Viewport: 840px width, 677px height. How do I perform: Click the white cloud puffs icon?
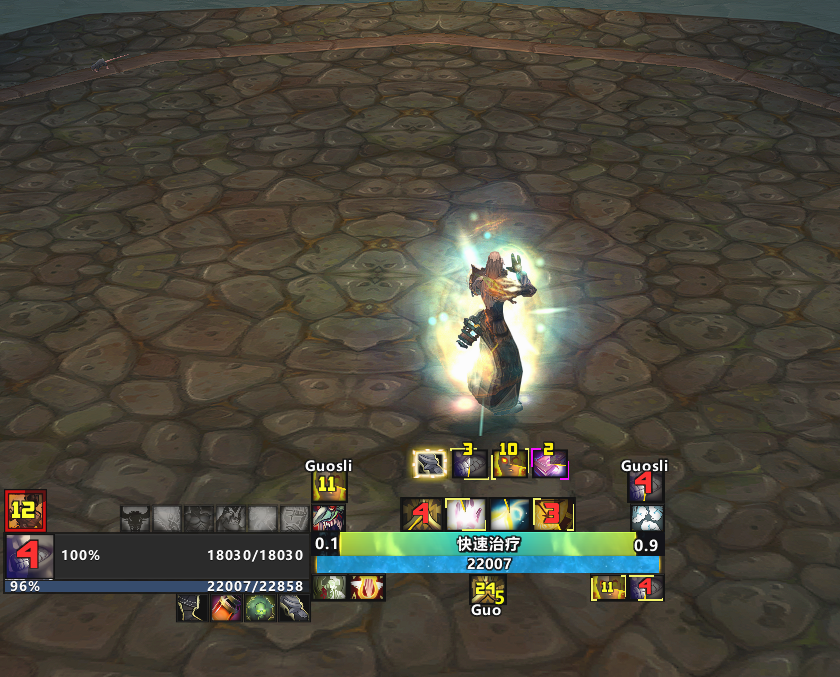coord(646,518)
